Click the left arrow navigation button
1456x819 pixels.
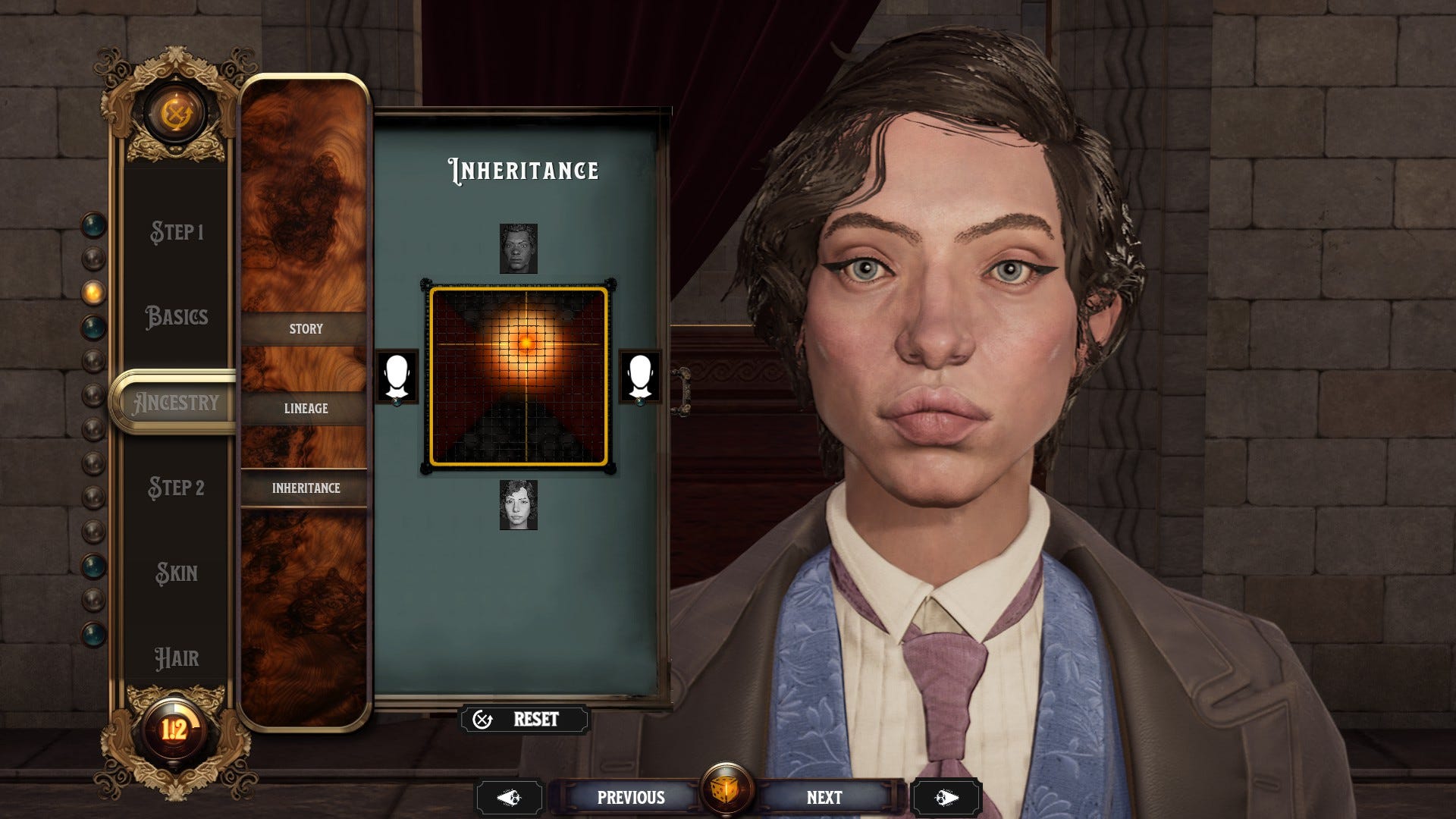click(509, 798)
